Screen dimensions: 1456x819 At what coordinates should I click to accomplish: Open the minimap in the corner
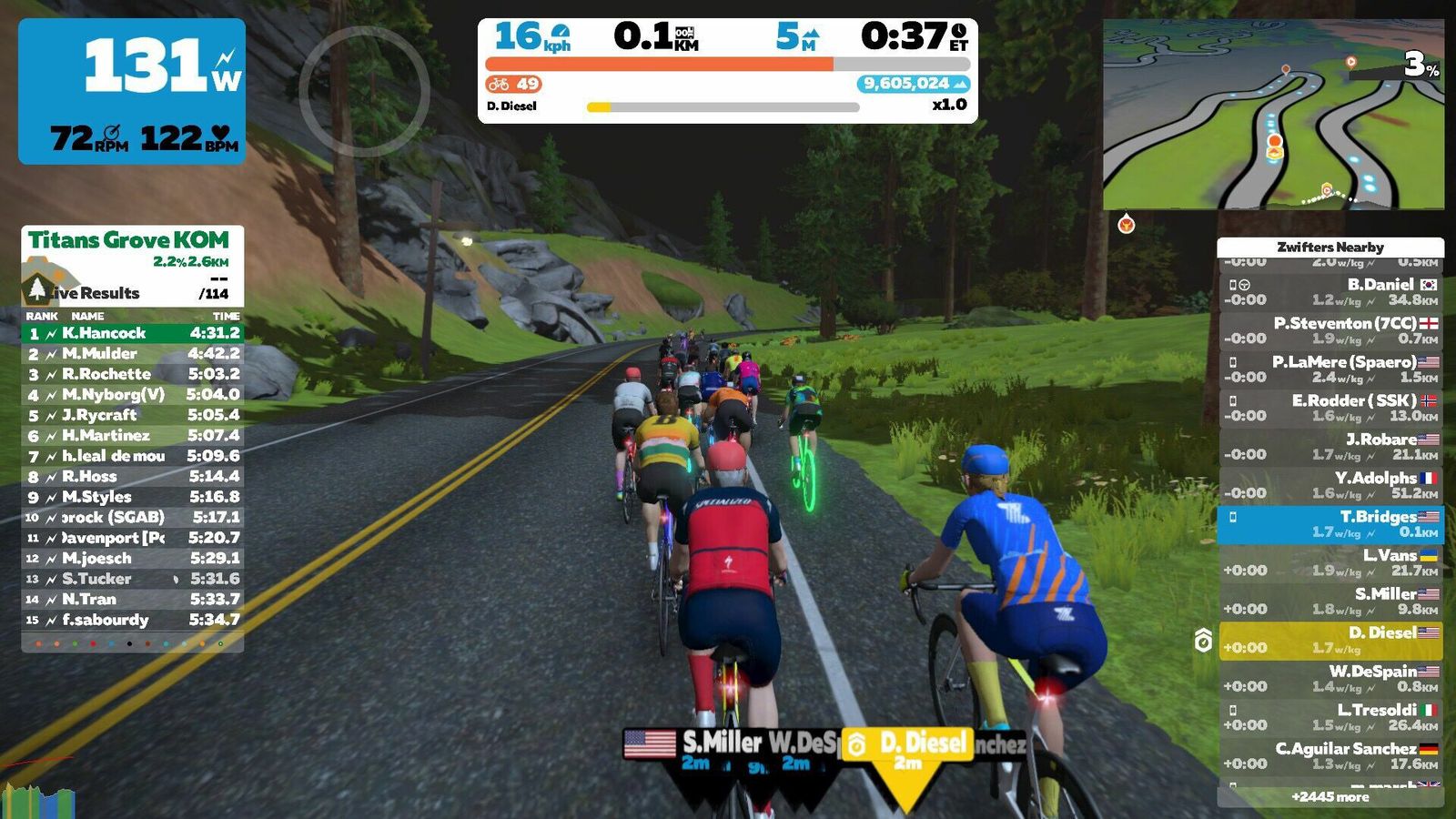click(x=1272, y=115)
